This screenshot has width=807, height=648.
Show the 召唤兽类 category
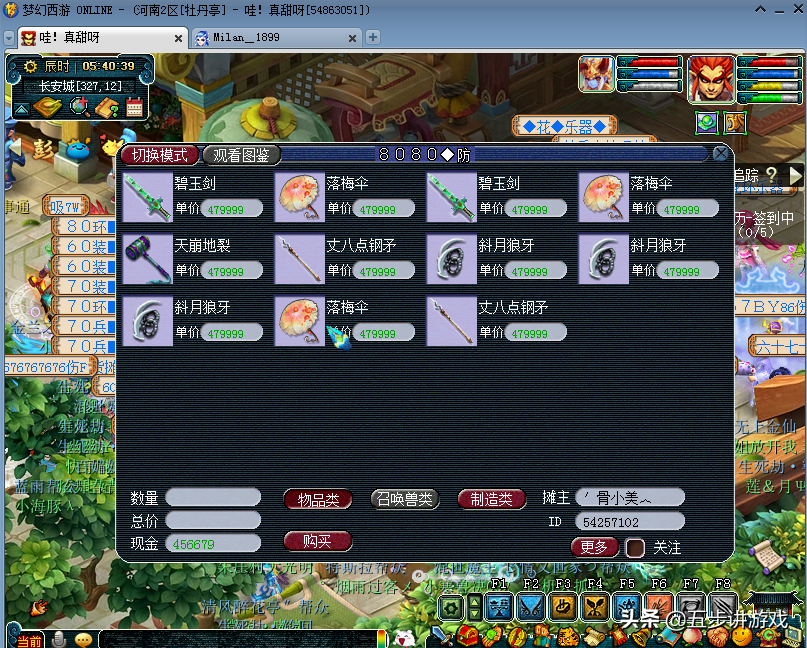[x=405, y=499]
